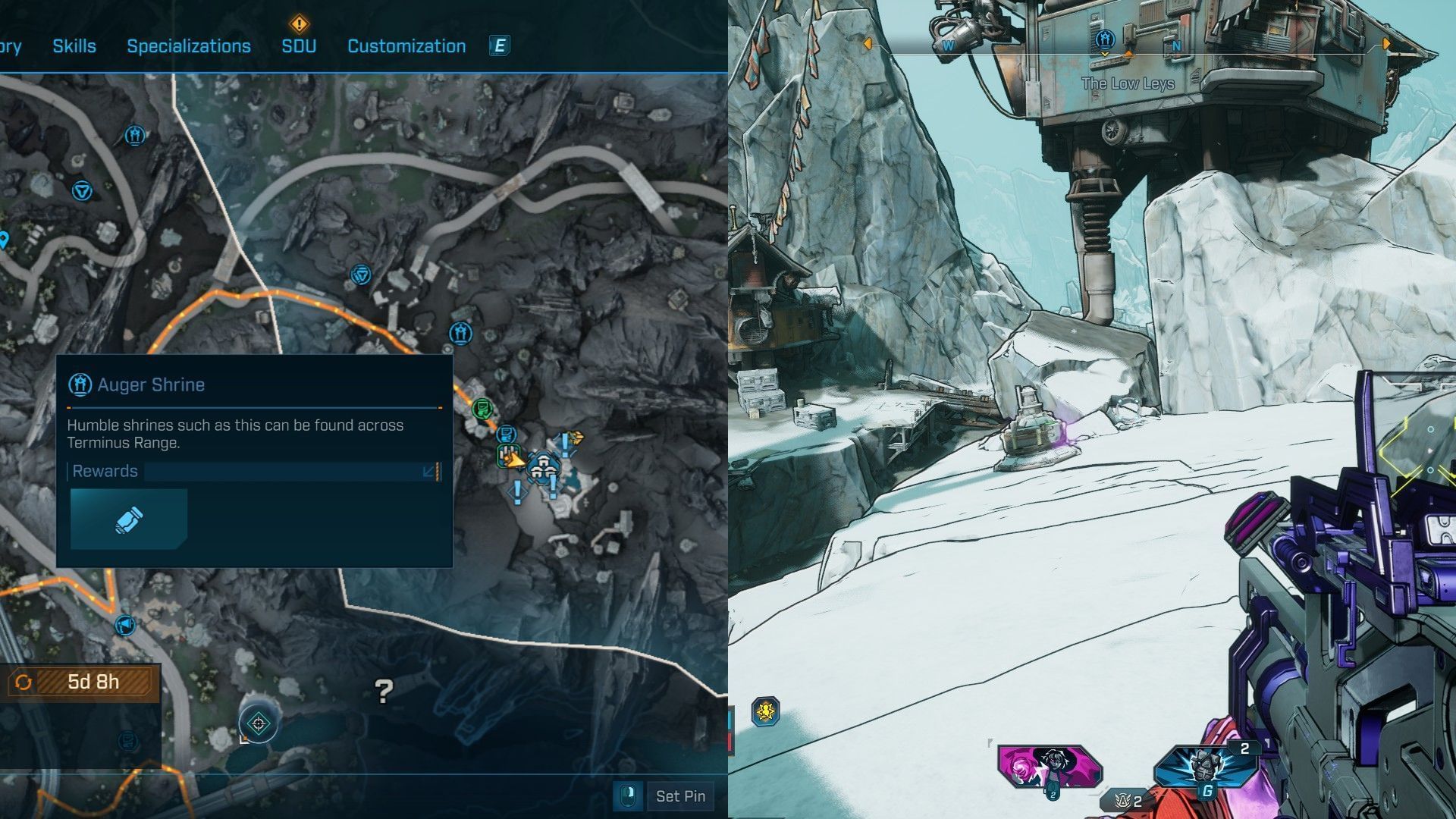Viewport: 1456px width, 819px height.
Task: Click the blue location pin marker
Action: click(x=4, y=240)
